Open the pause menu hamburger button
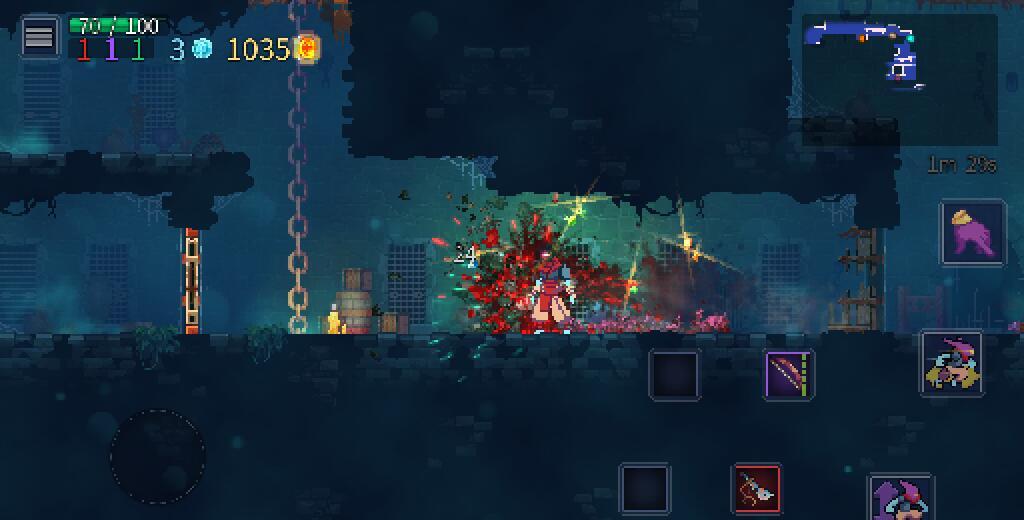Viewport: 1024px width, 520px height. pyautogui.click(x=39, y=38)
